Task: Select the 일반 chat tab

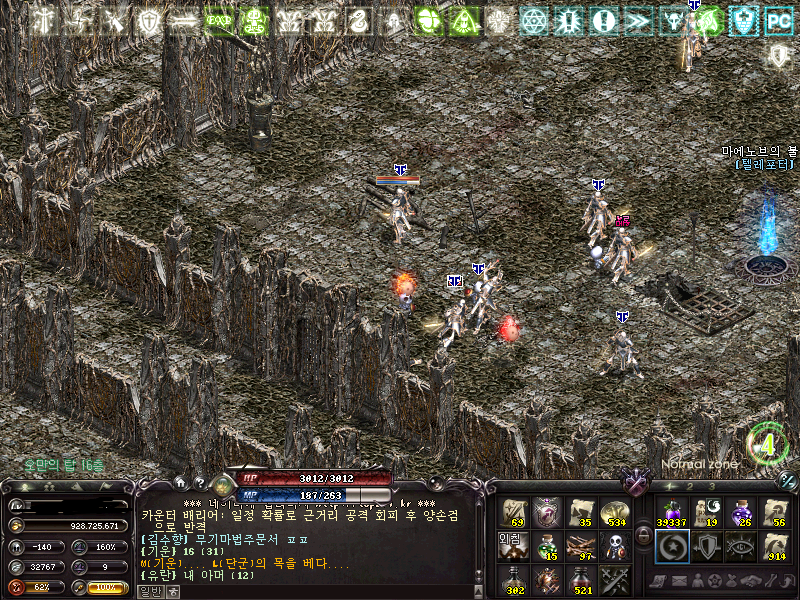Action: (149, 591)
